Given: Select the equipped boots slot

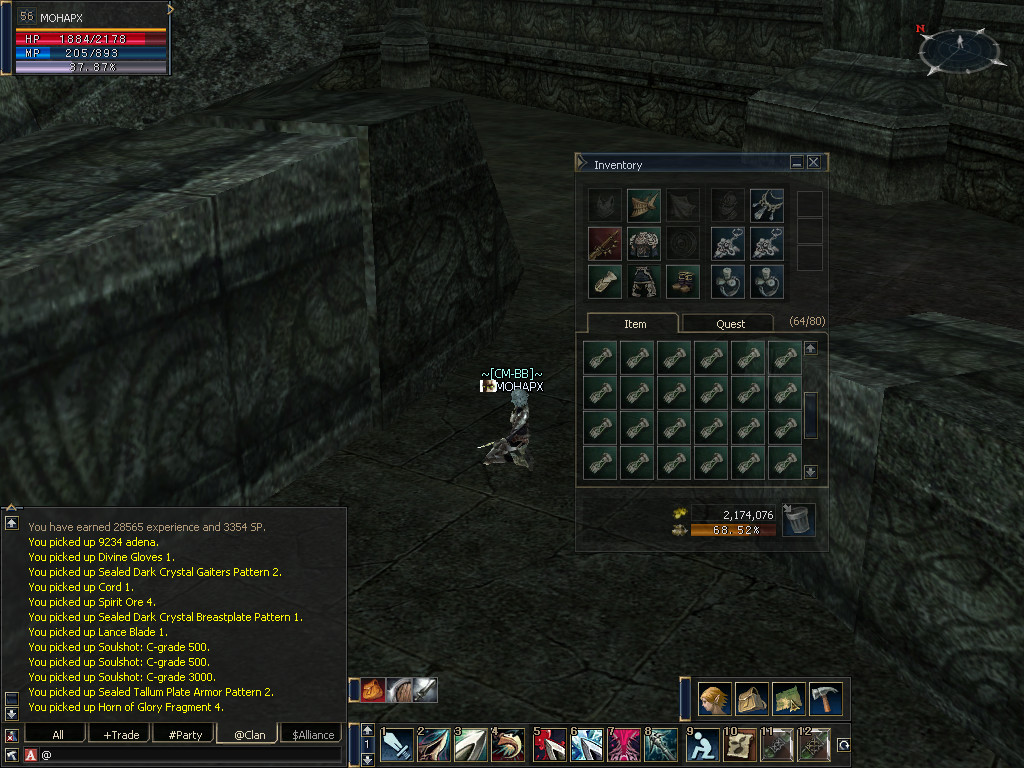Looking at the screenshot, I should click(683, 282).
